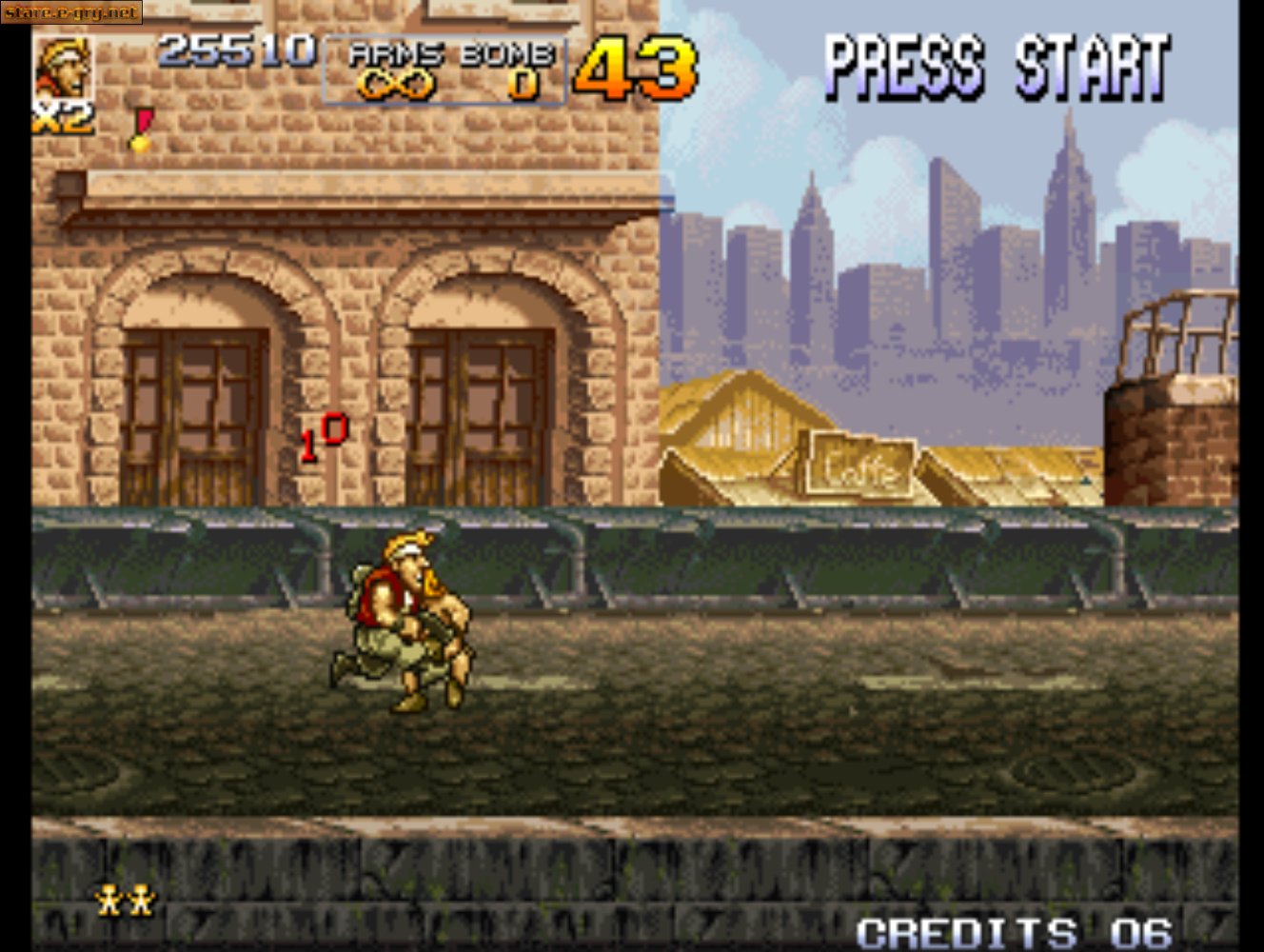
Task: Click the PRESS START text
Action: [997, 65]
